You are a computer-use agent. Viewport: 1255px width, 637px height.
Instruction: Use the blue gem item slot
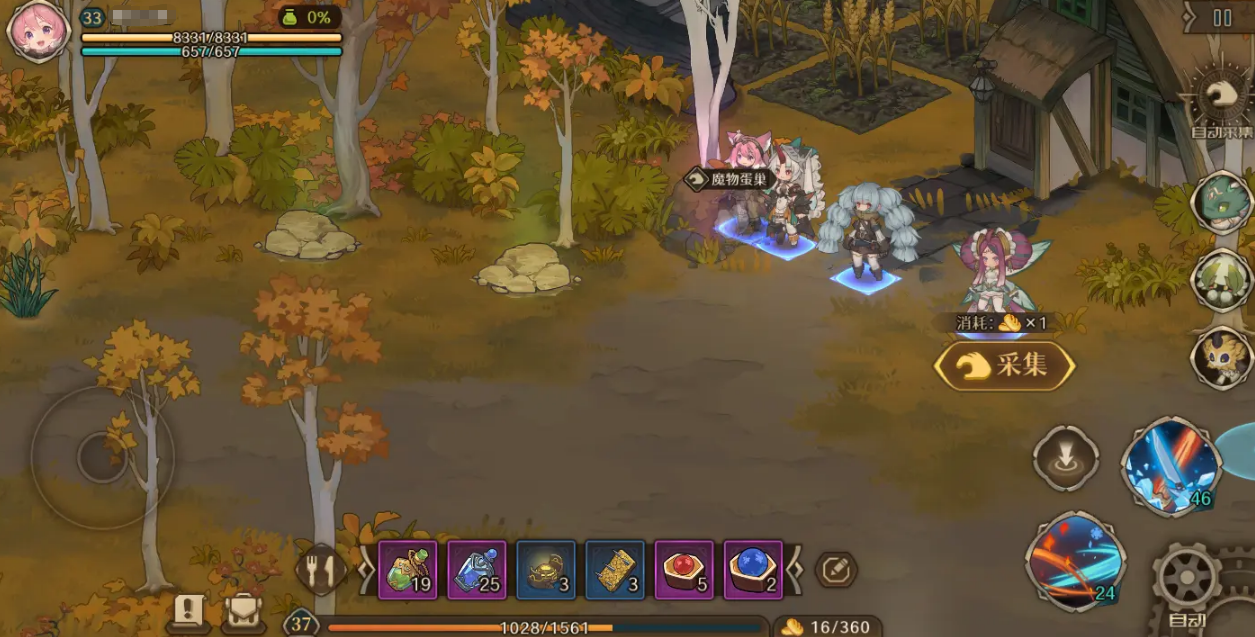[x=753, y=570]
